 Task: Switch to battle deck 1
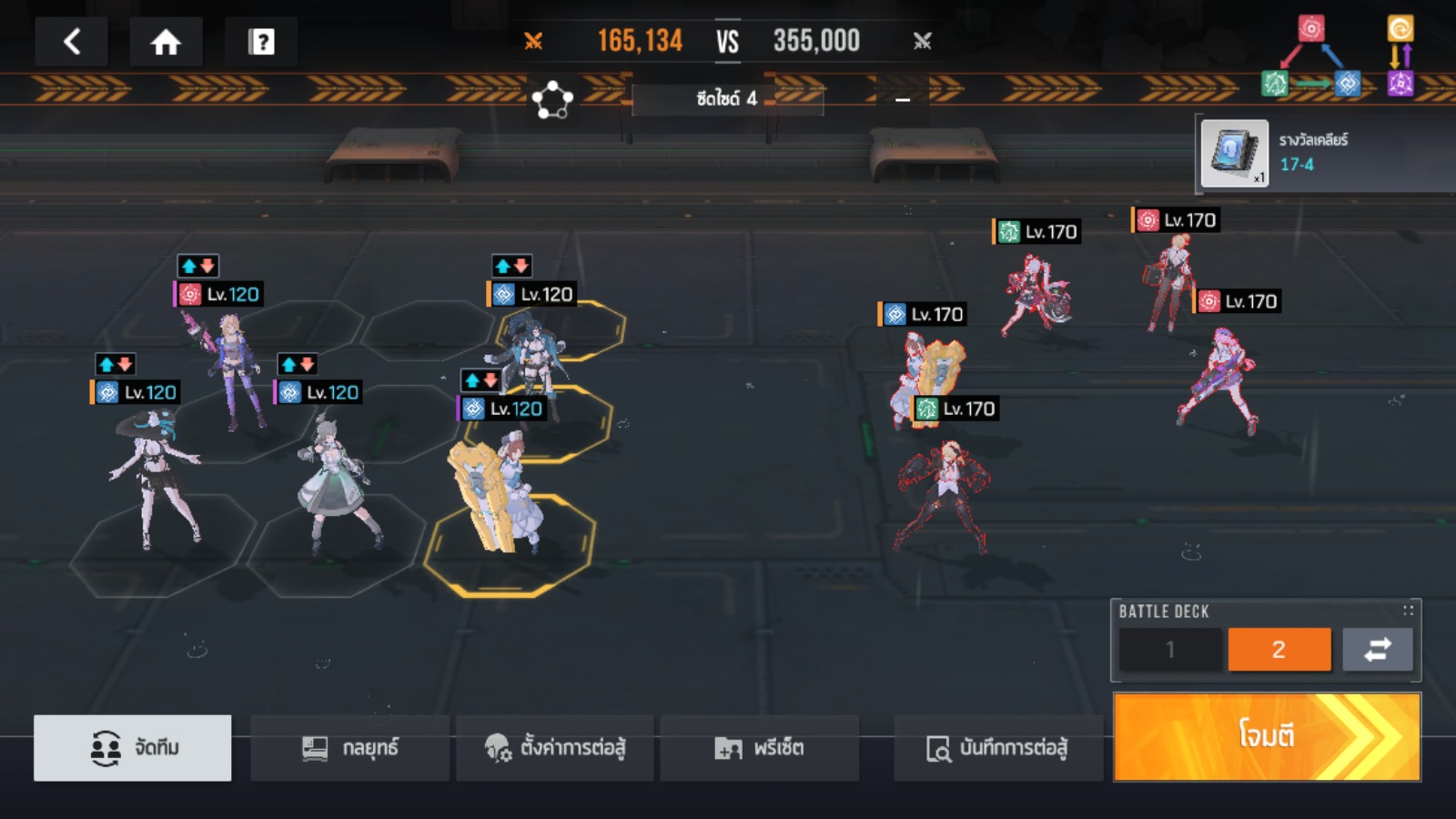[x=1170, y=650]
